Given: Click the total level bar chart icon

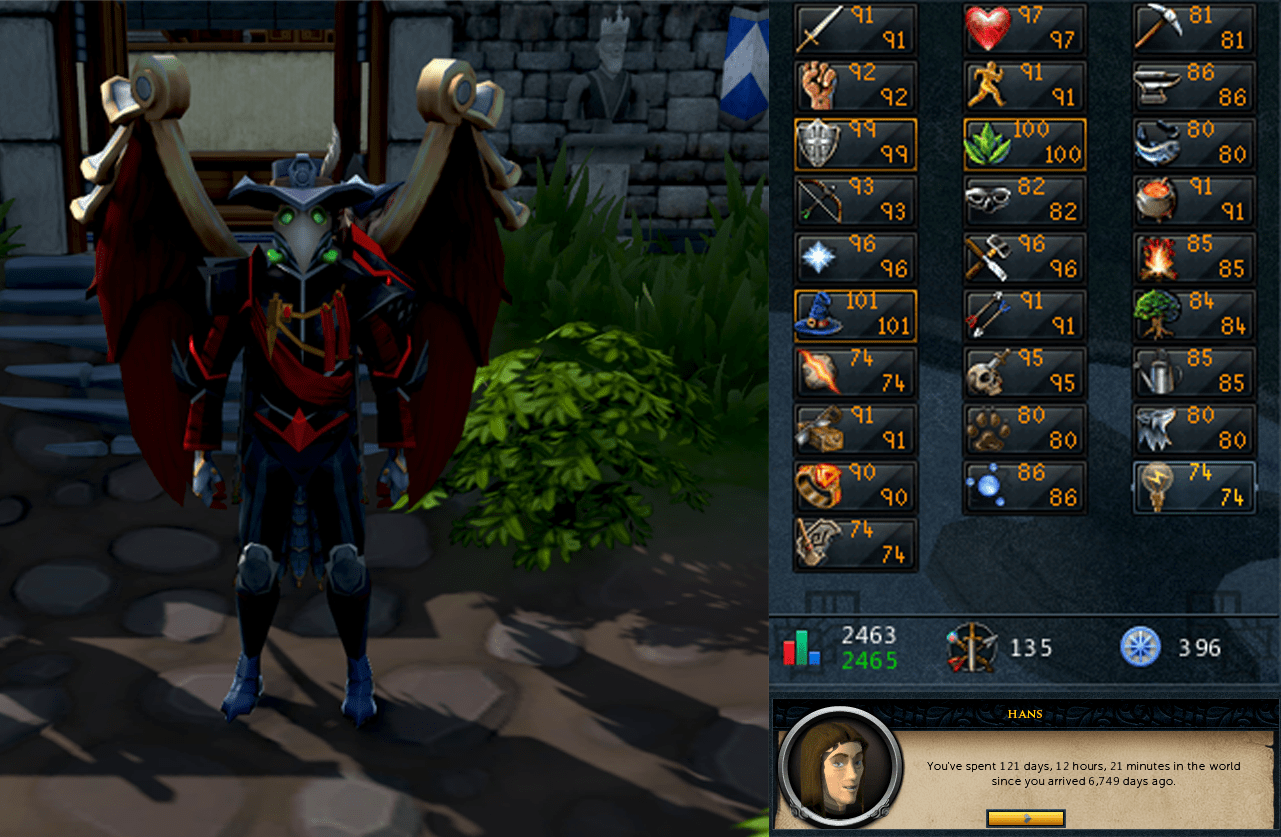Looking at the screenshot, I should pos(800,647).
